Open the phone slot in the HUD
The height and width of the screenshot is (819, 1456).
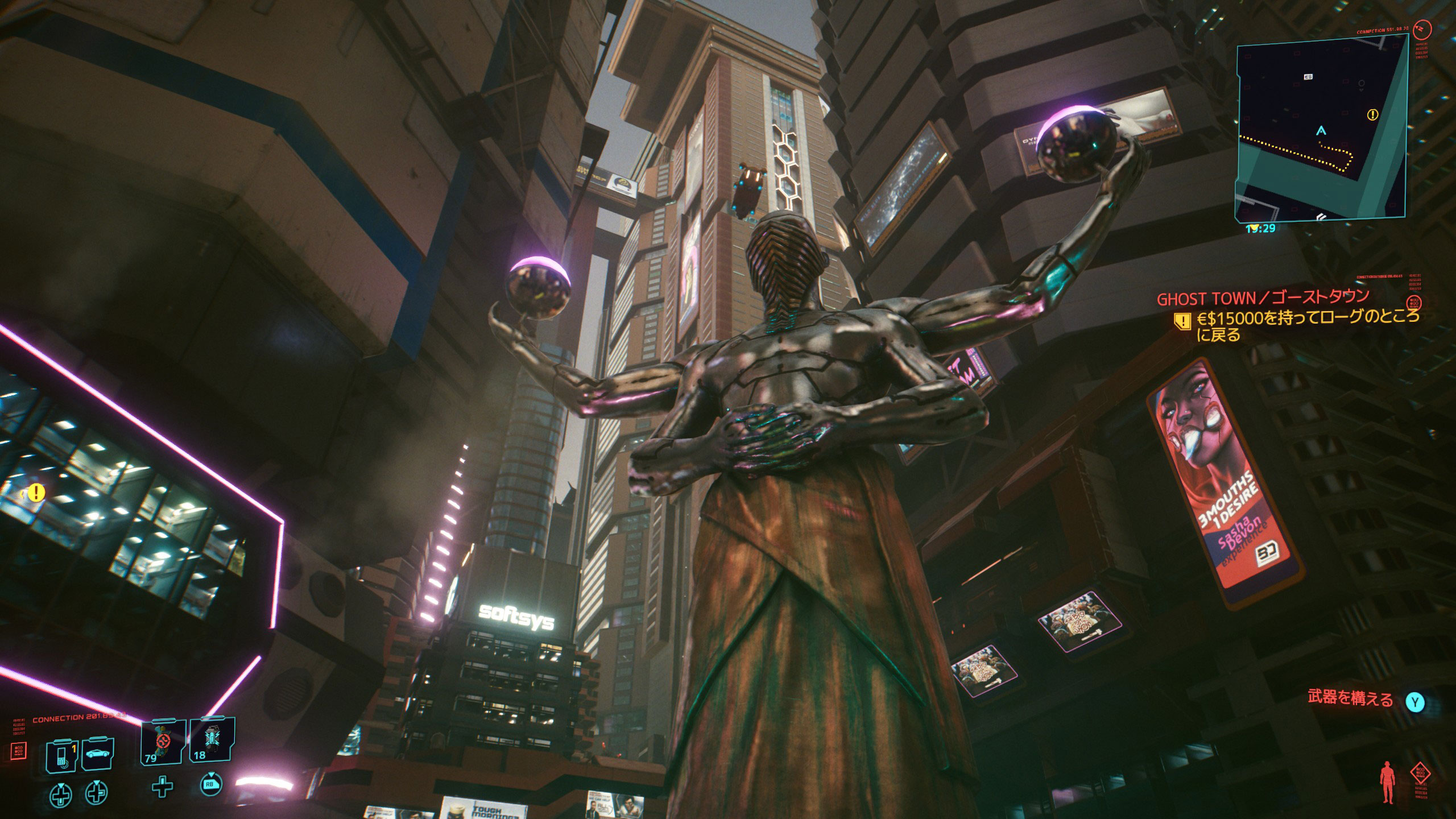pyautogui.click(x=61, y=755)
